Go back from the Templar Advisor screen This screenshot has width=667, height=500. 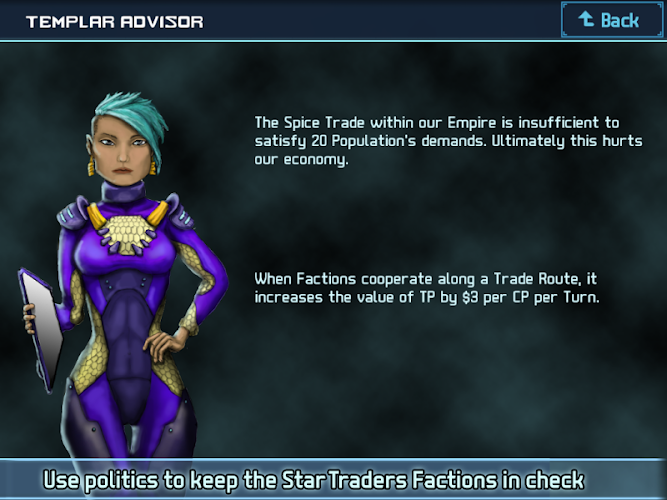click(610, 20)
